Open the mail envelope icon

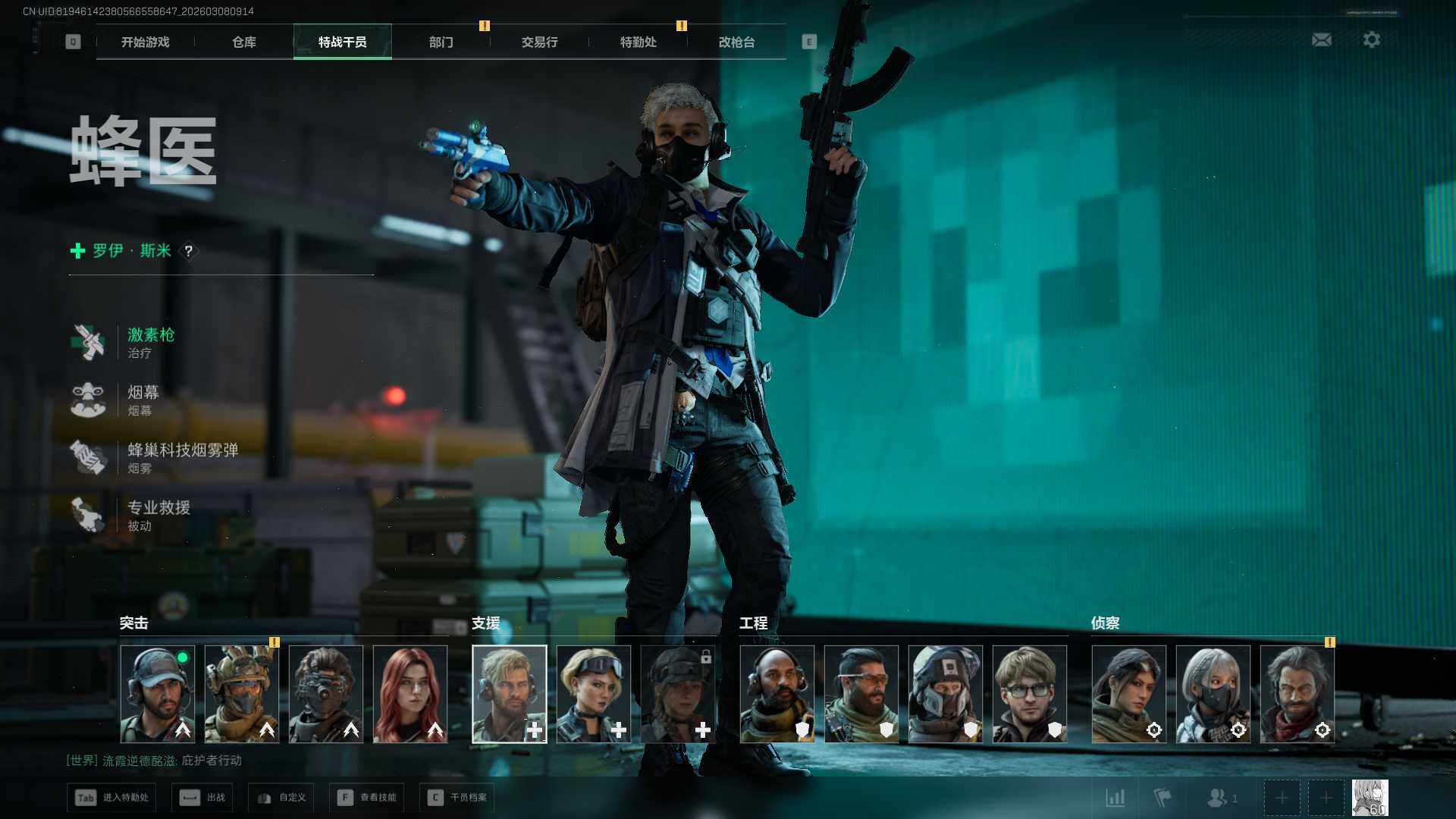pos(1321,39)
